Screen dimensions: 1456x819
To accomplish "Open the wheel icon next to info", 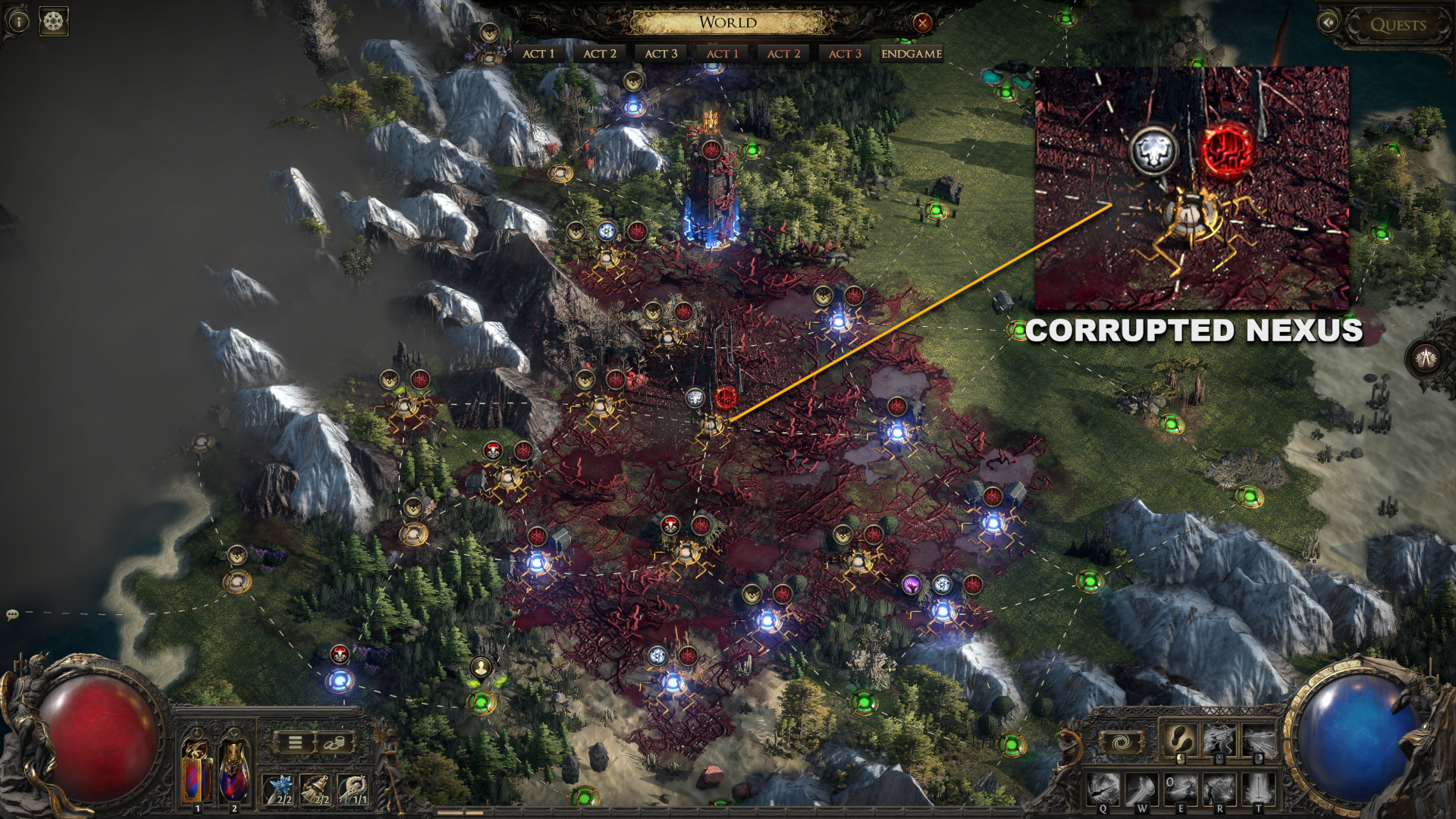I will (x=54, y=21).
